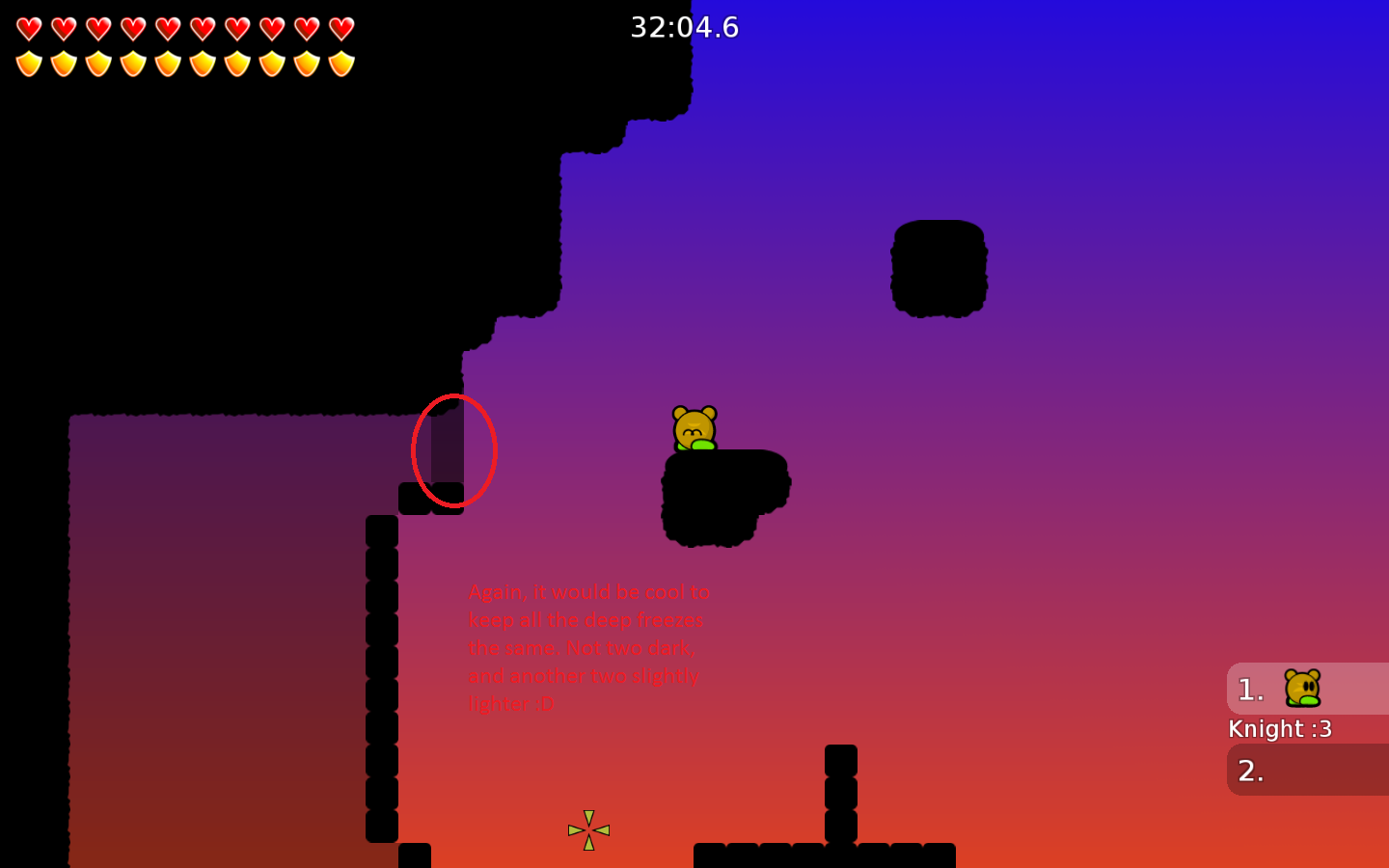Collapse the leaderboard panel

(x=1307, y=728)
